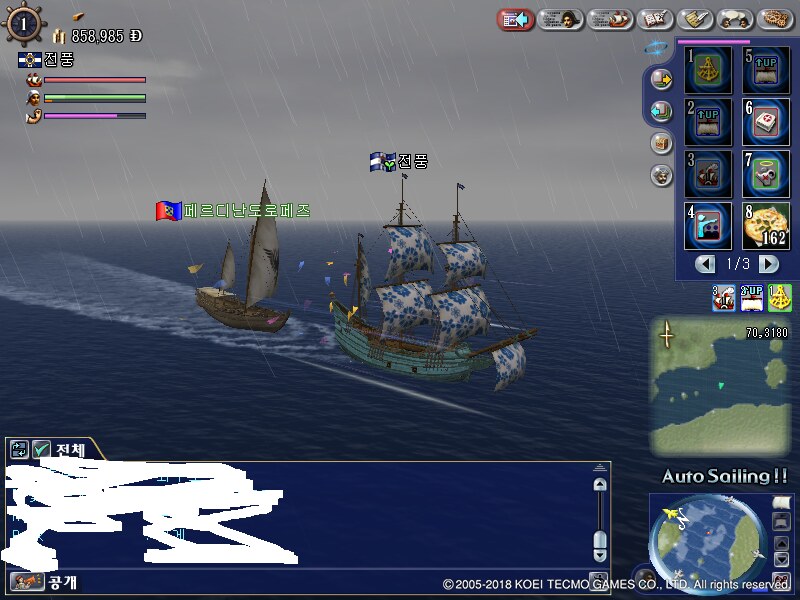The height and width of the screenshot is (600, 800).
Task: Activate the halo rescue skill in slot 7
Action: point(766,174)
